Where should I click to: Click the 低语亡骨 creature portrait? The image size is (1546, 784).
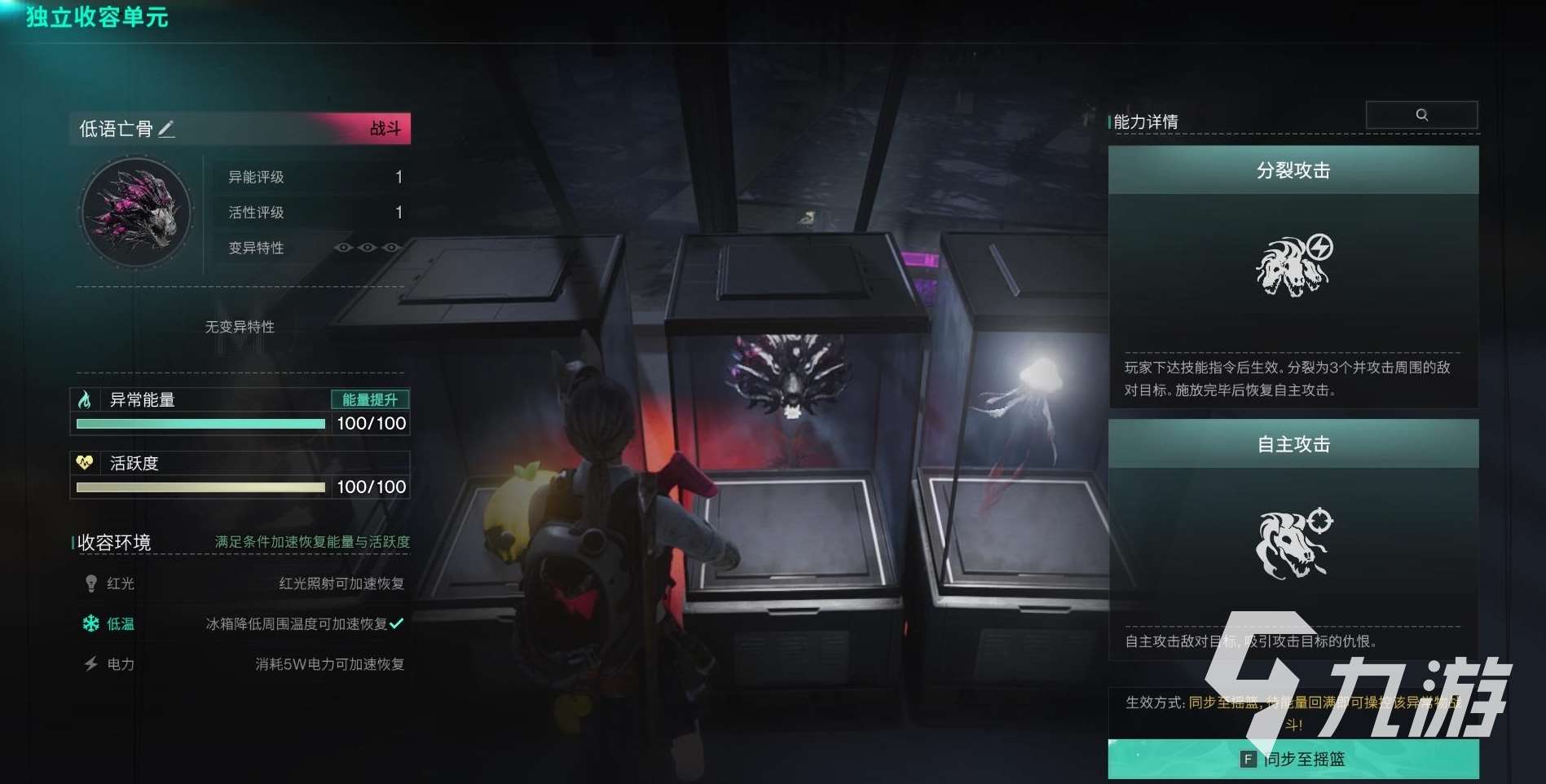click(x=135, y=212)
